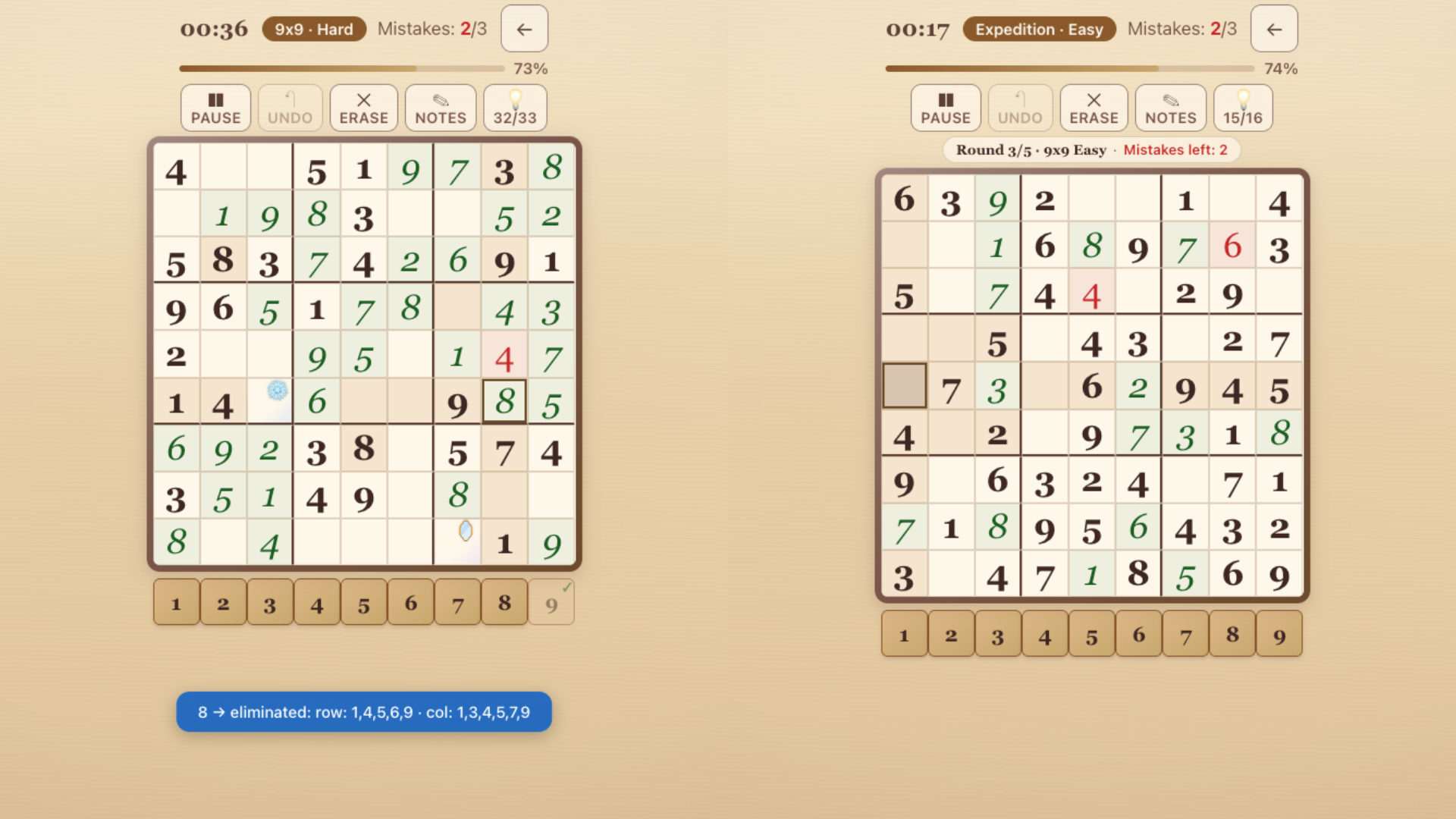1456x819 pixels.
Task: Open the 9x9 Hard difficulty badge
Action: tap(314, 29)
